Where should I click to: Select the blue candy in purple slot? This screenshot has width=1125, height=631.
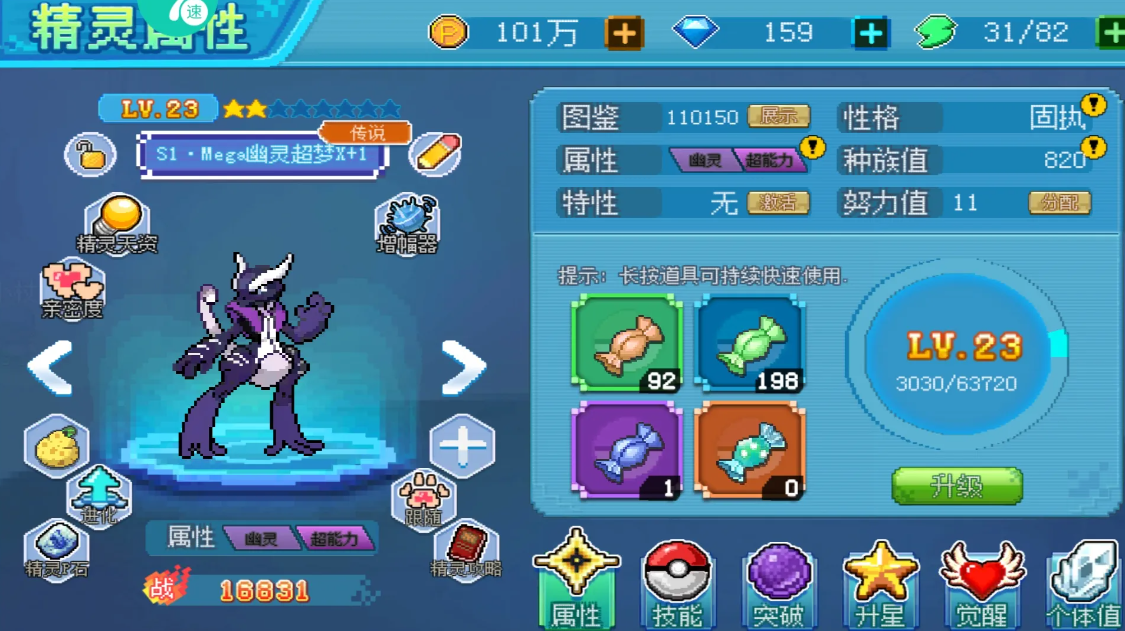[x=627, y=450]
